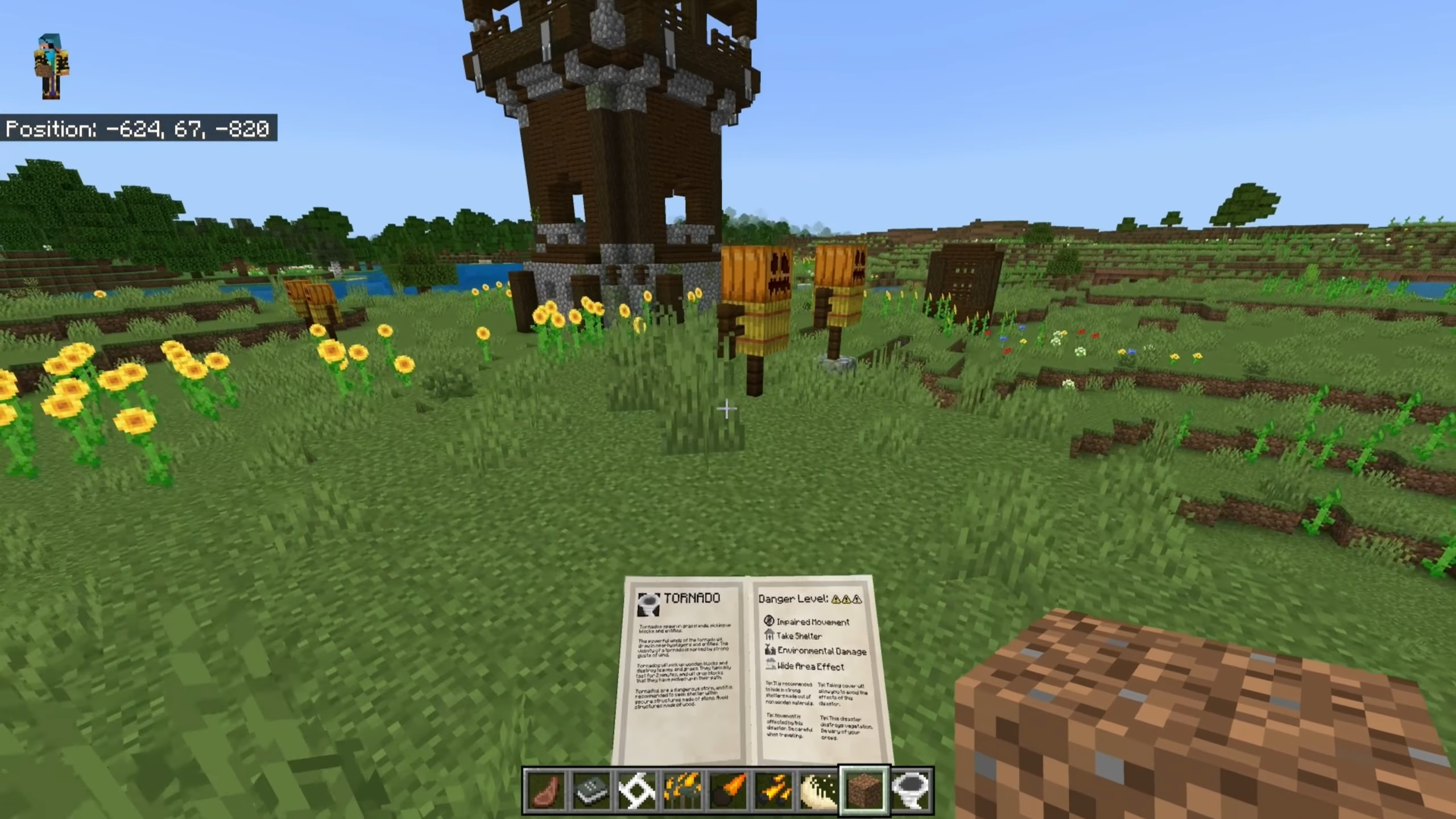Click the player character paper doll
Screen dimensions: 1456x819
click(52, 65)
